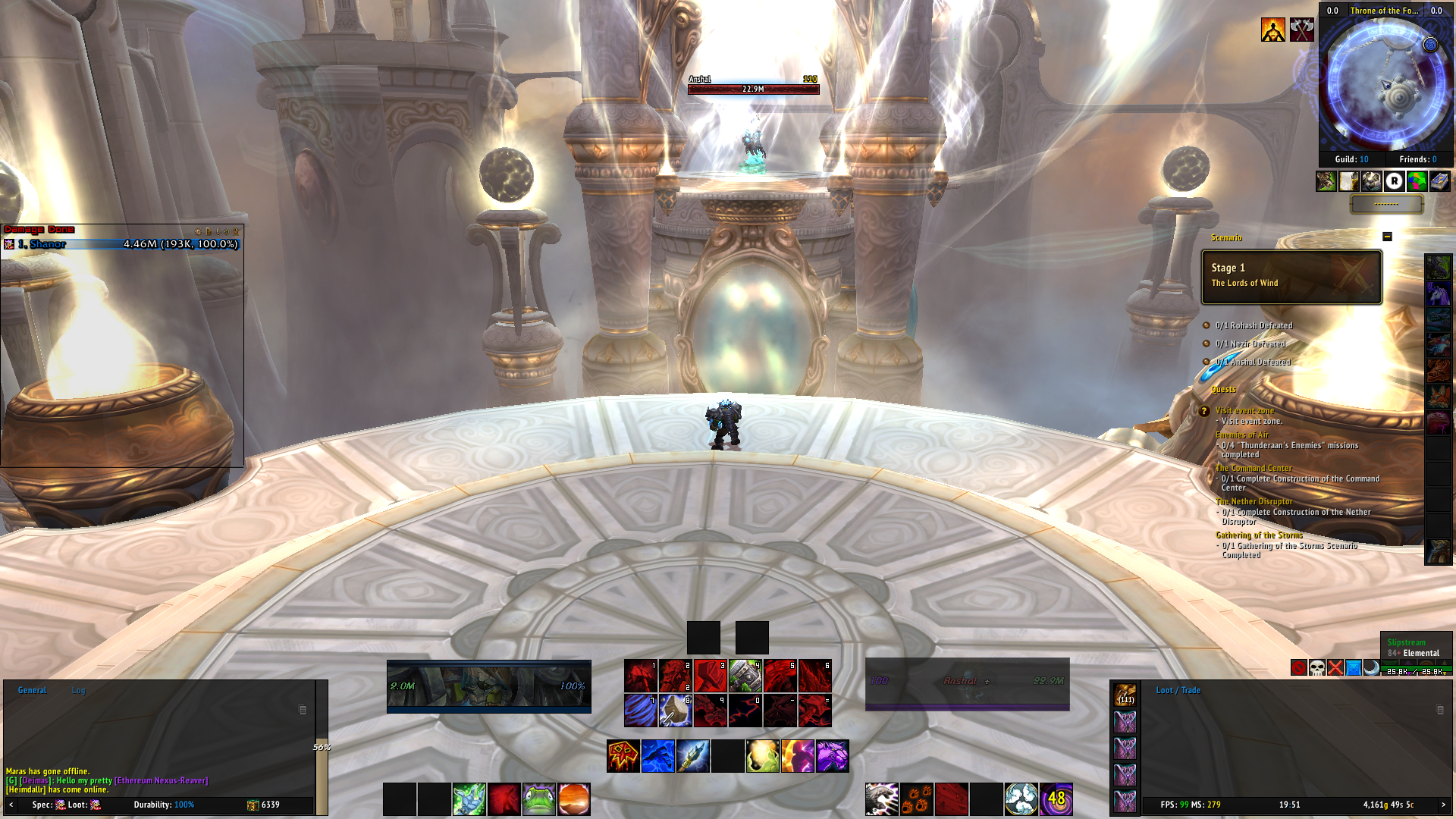The height and width of the screenshot is (819, 1456).
Task: Select the red cross raid marker
Action: click(x=1335, y=667)
